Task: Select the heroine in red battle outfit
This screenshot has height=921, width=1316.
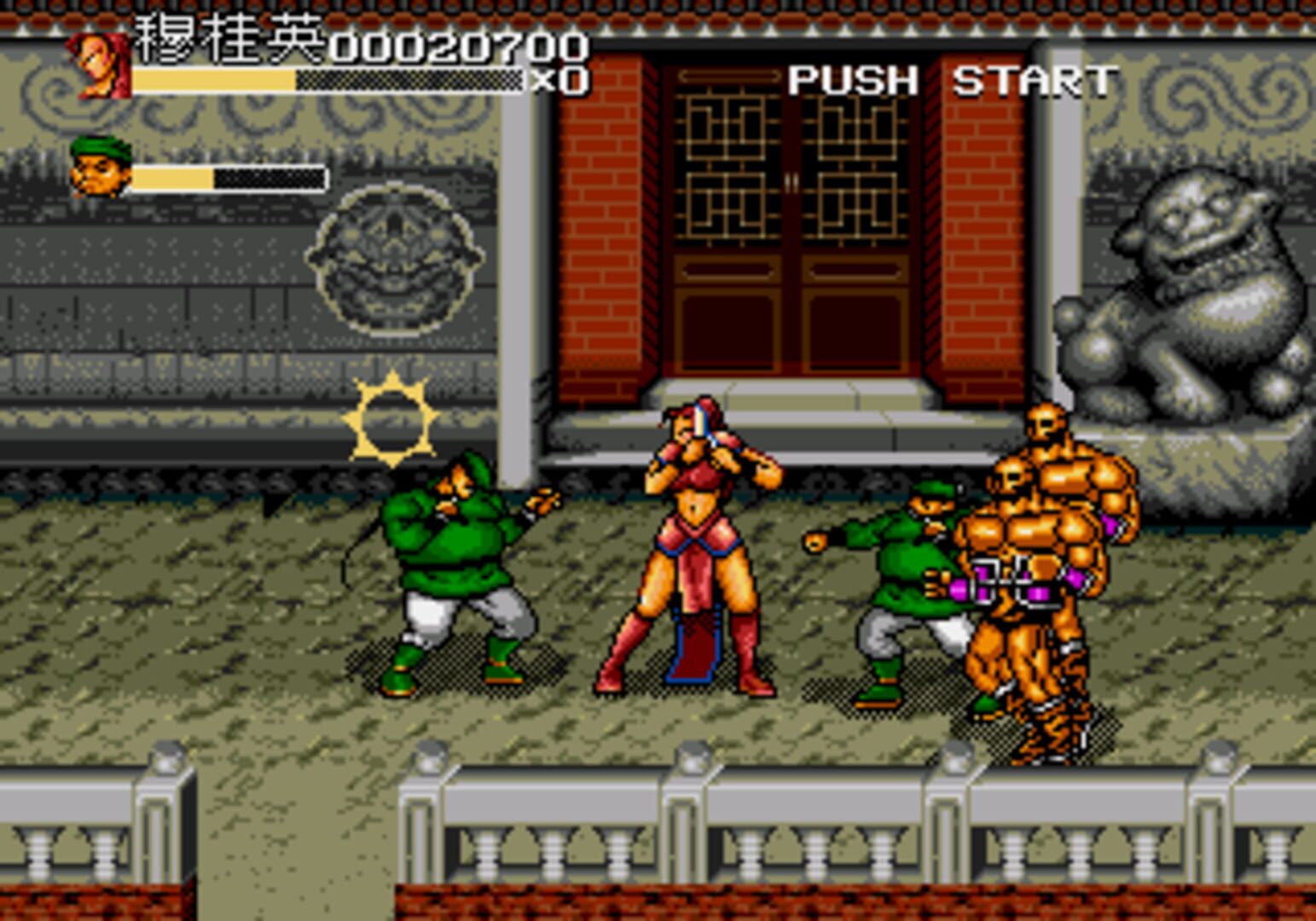Action: click(691, 546)
